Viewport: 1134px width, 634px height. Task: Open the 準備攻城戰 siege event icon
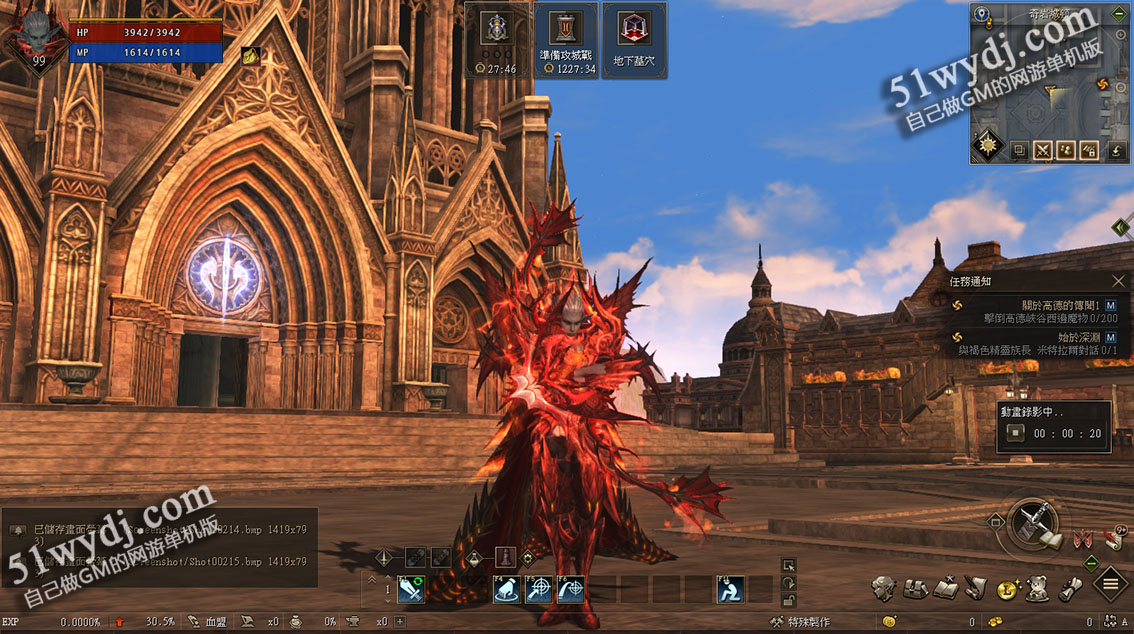tap(565, 40)
